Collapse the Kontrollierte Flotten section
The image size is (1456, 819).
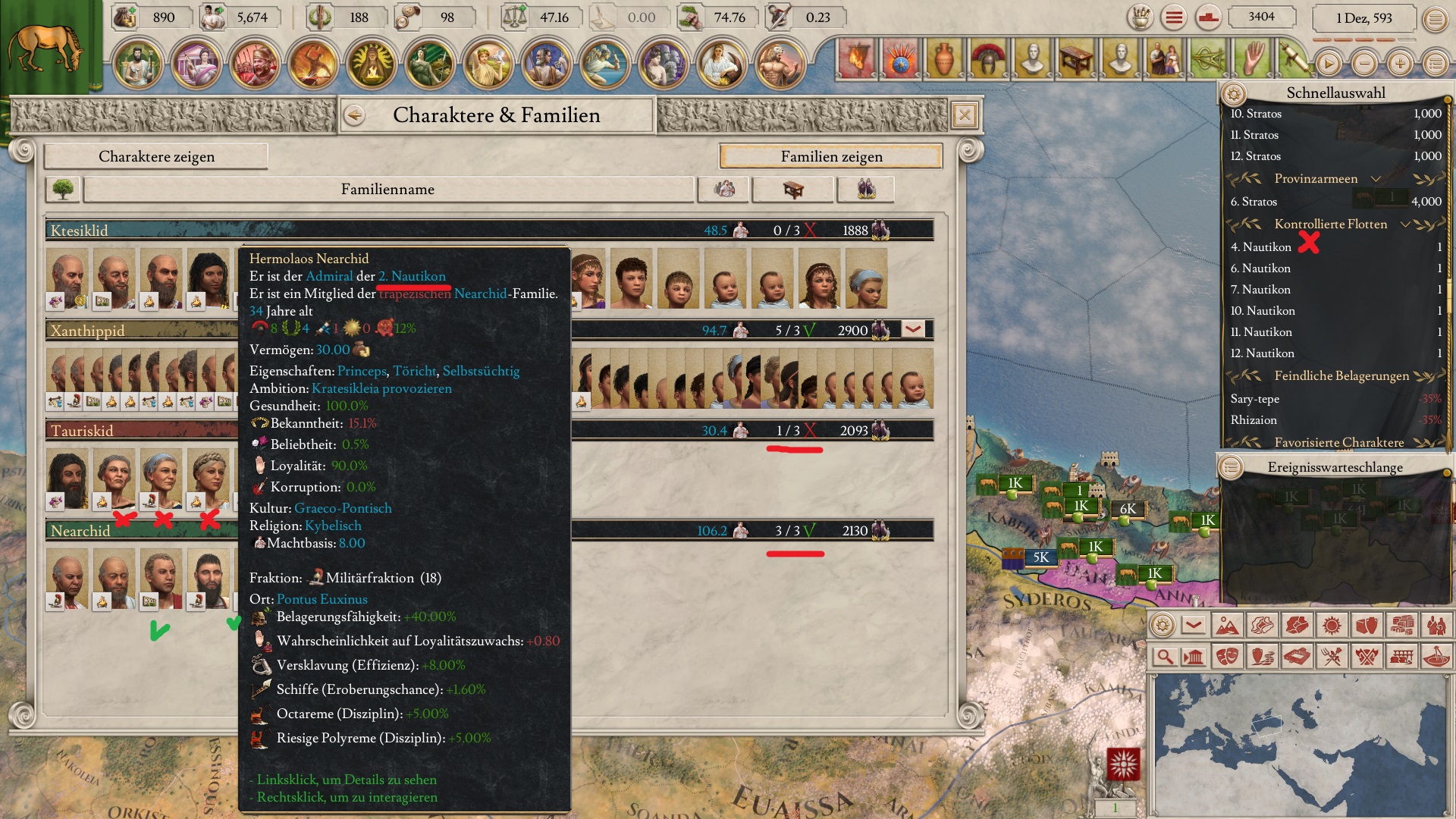1405,224
